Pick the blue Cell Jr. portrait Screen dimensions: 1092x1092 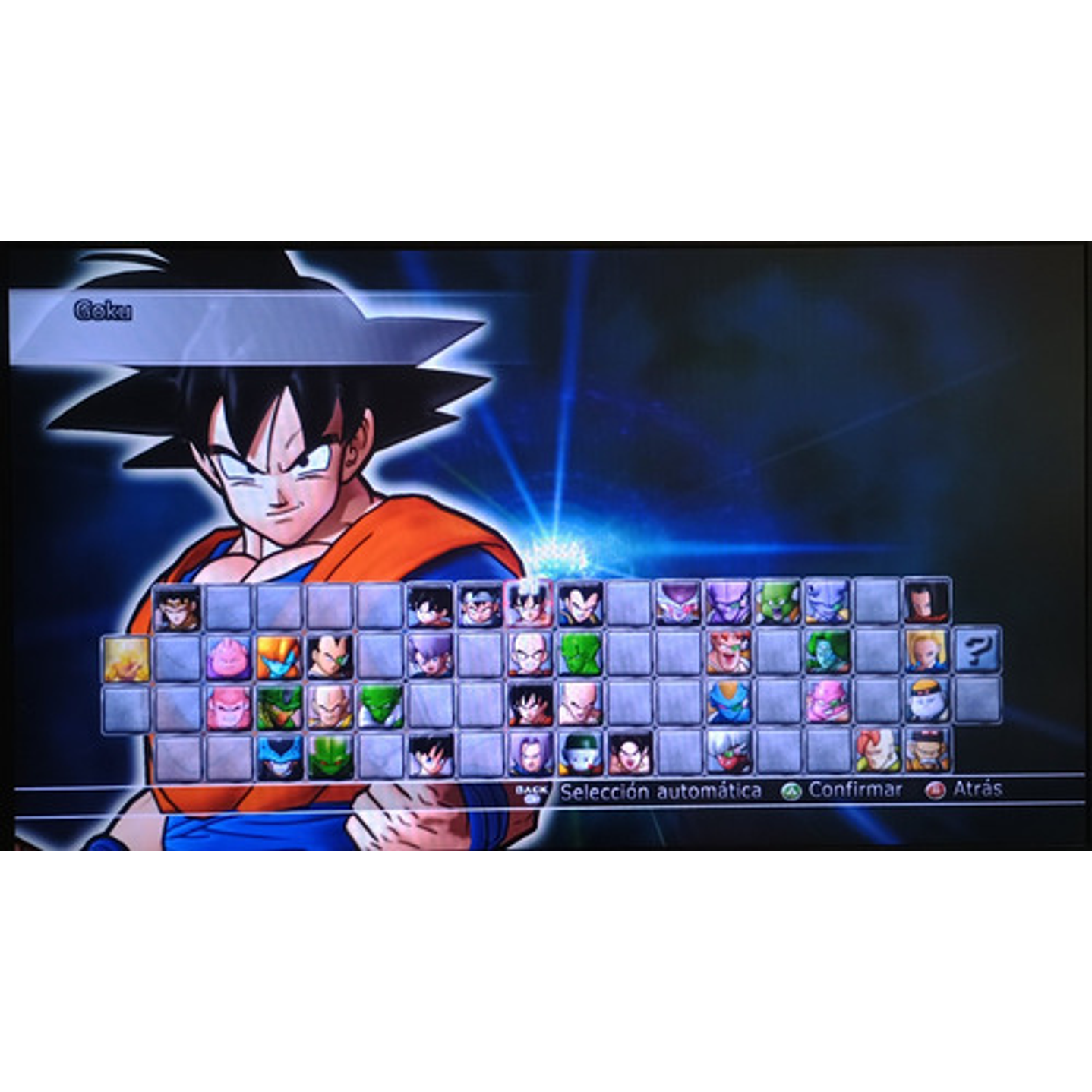click(x=280, y=754)
